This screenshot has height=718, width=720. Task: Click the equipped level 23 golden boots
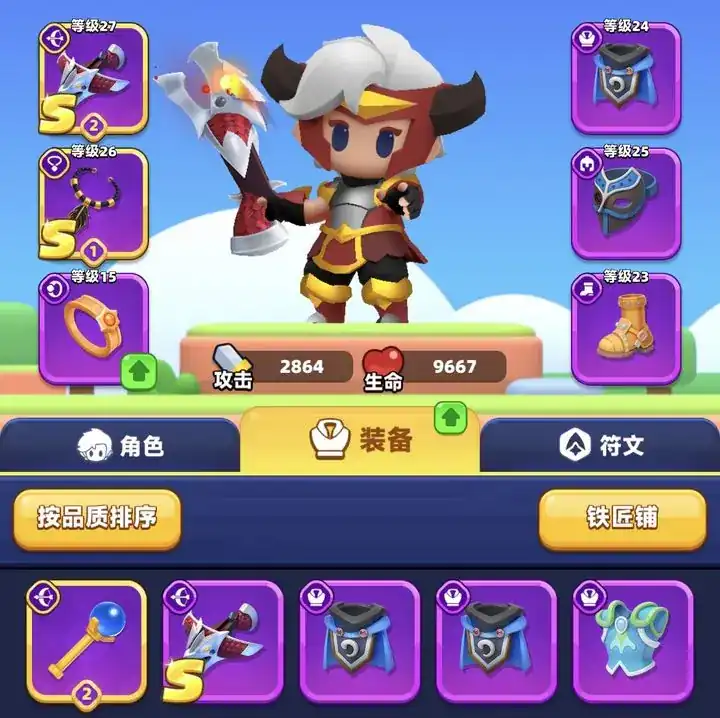[x=626, y=328]
